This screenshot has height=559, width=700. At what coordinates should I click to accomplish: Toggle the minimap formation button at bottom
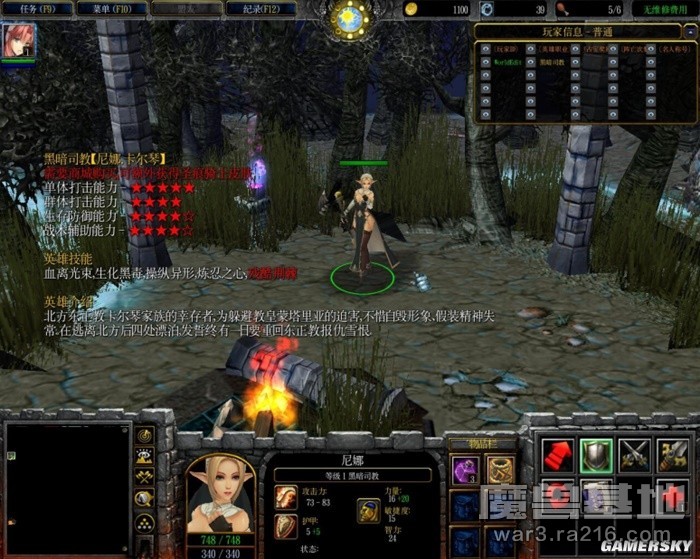[x=146, y=521]
